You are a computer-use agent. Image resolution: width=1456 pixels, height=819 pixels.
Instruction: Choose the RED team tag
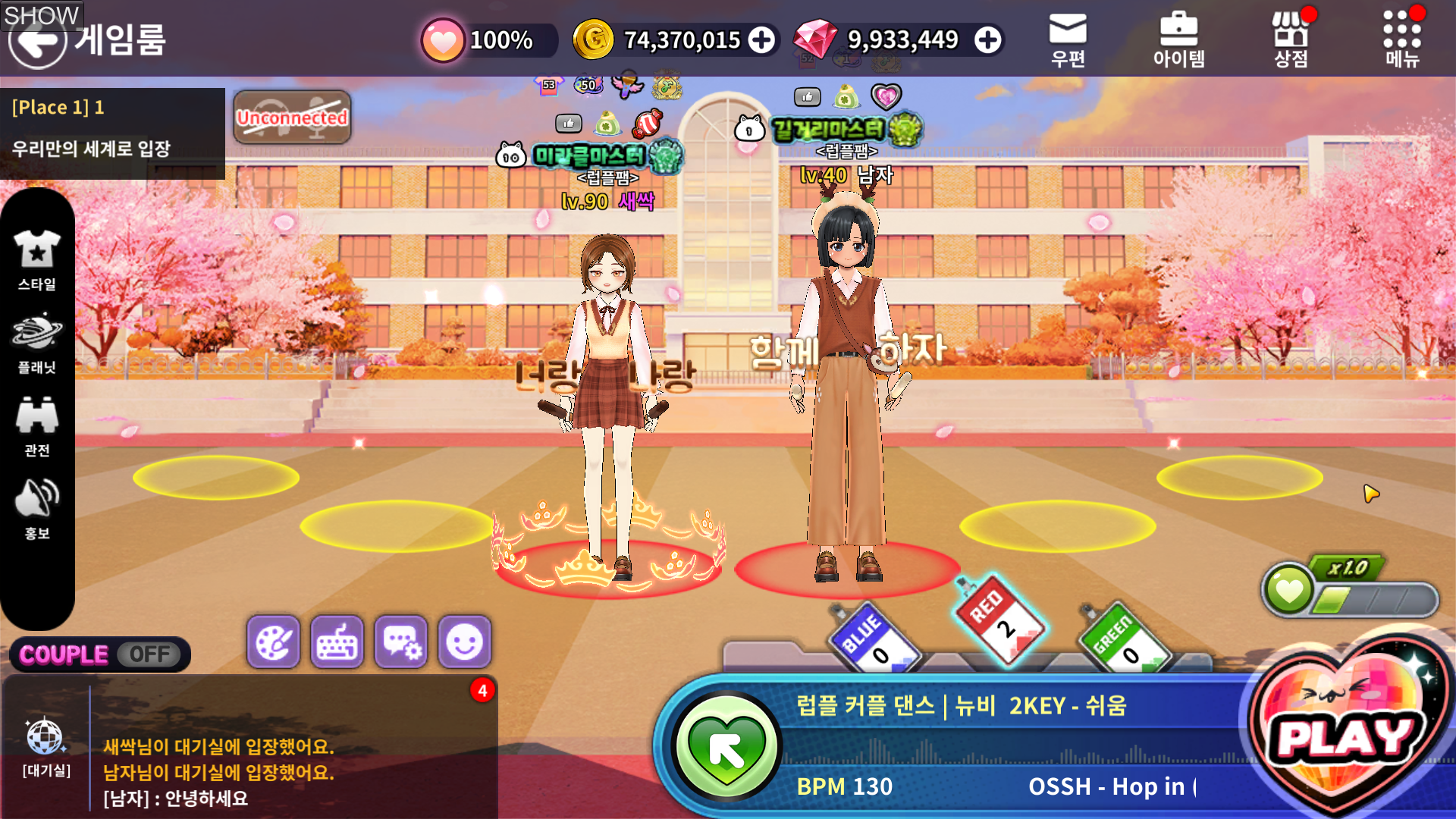998,620
